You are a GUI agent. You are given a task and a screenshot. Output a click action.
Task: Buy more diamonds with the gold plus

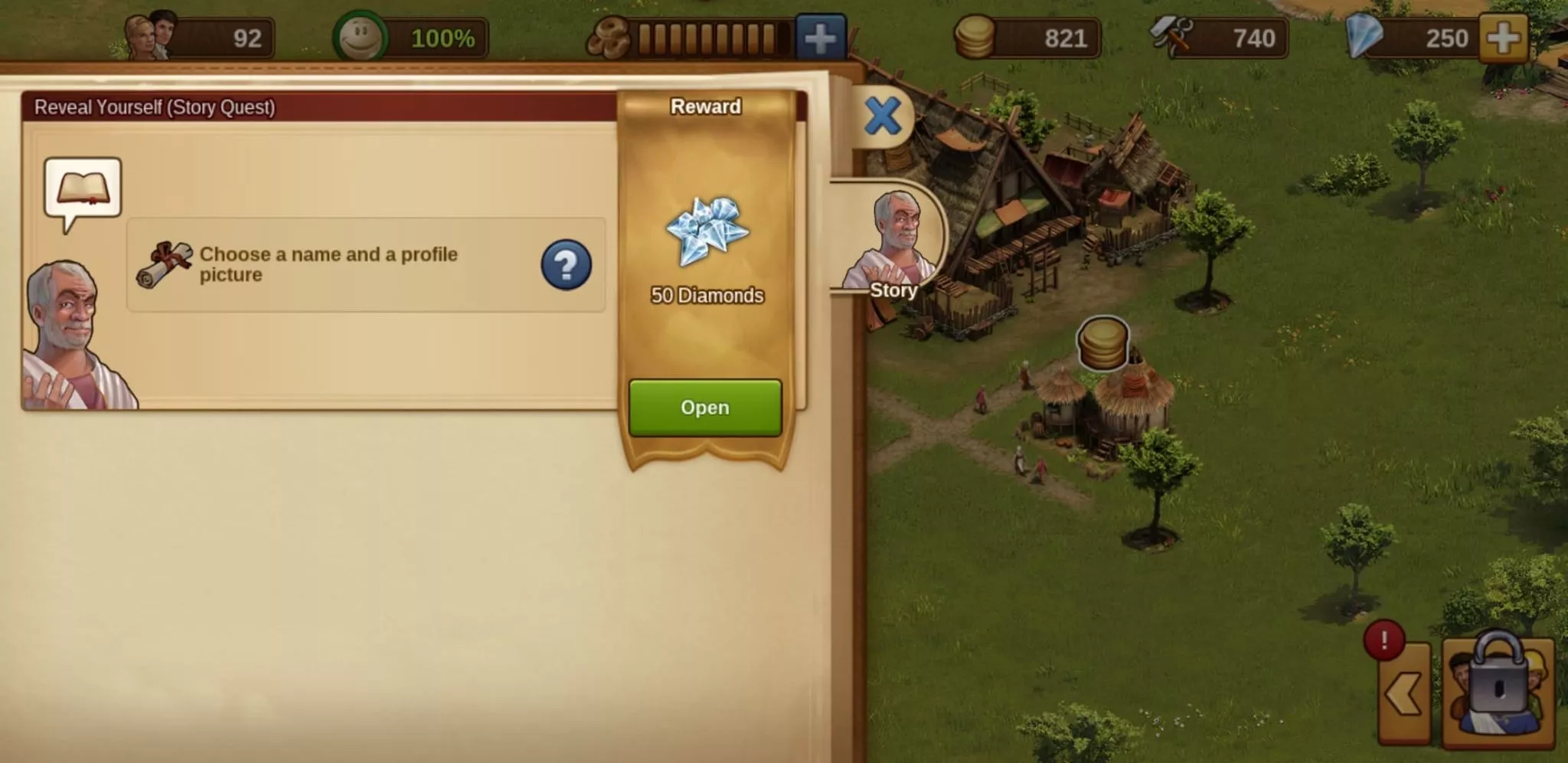[x=1504, y=38]
